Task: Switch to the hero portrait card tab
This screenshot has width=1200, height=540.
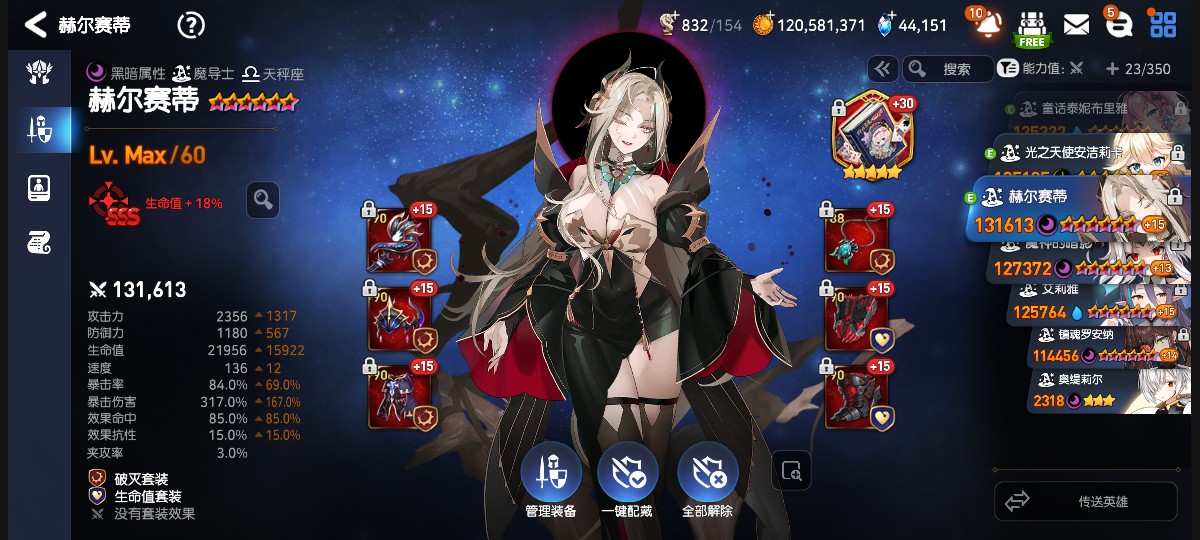Action: [39, 186]
